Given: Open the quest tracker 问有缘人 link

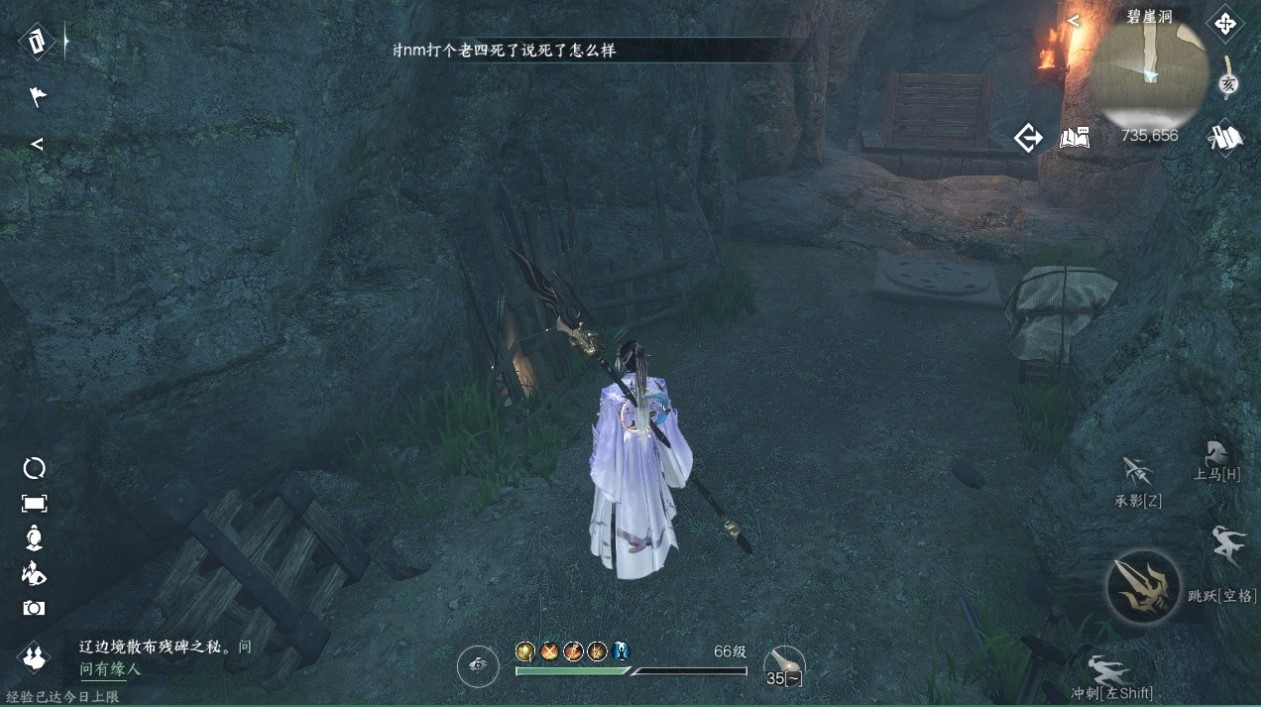Looking at the screenshot, I should tap(110, 669).
